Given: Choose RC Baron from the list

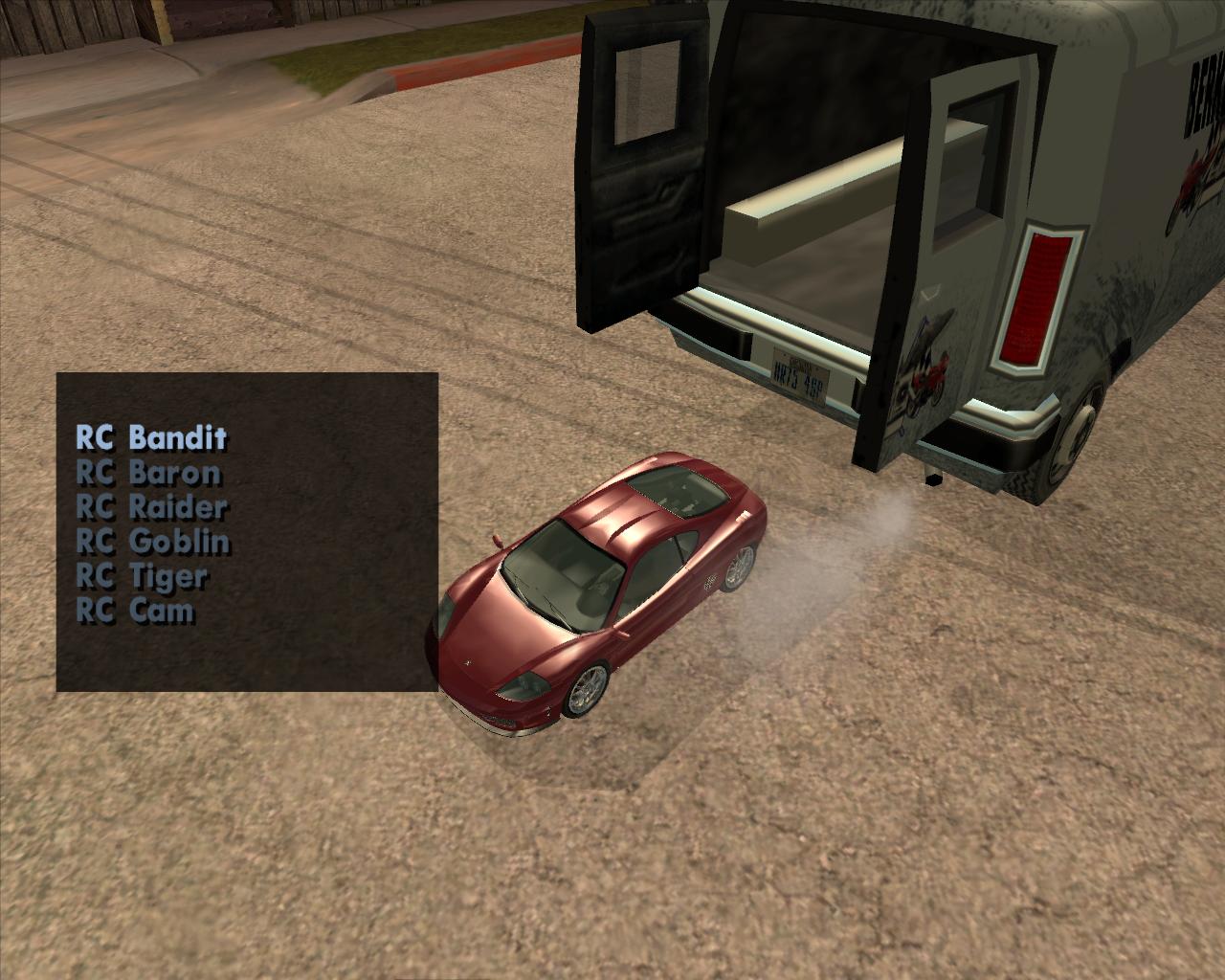Looking at the screenshot, I should [148, 472].
